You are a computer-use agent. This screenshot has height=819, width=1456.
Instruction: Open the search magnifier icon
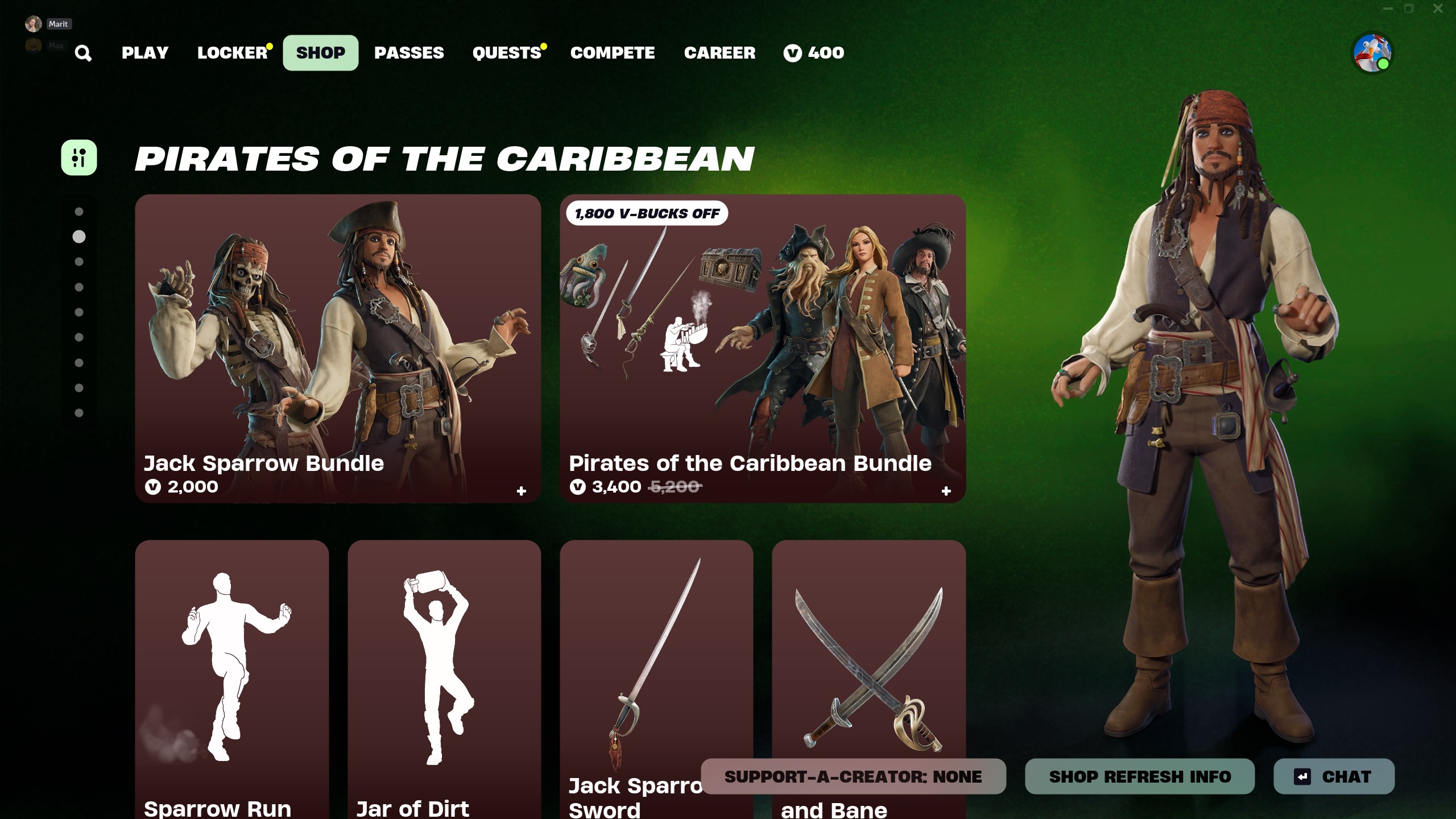[x=83, y=53]
